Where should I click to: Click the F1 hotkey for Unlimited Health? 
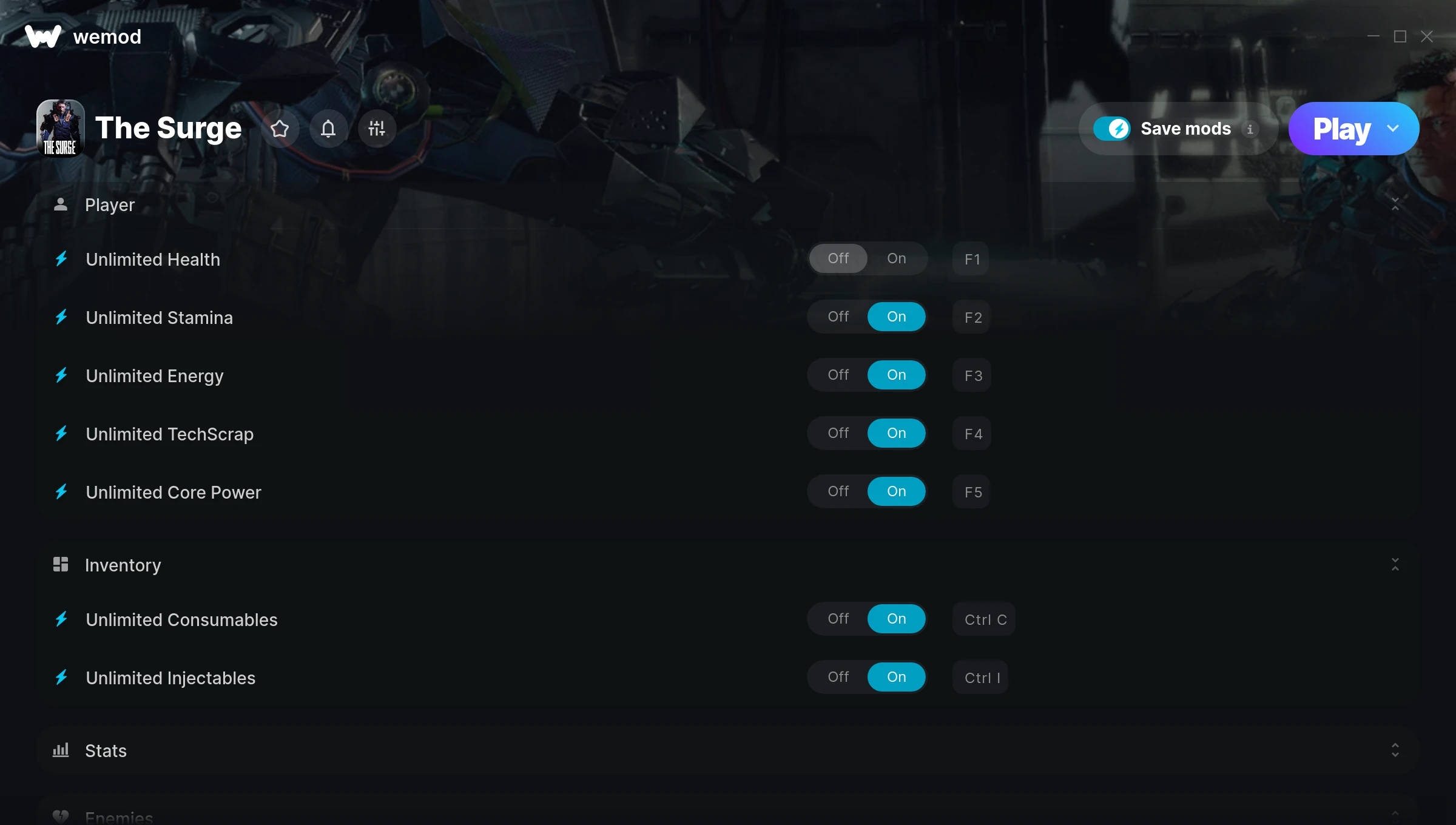pos(971,259)
